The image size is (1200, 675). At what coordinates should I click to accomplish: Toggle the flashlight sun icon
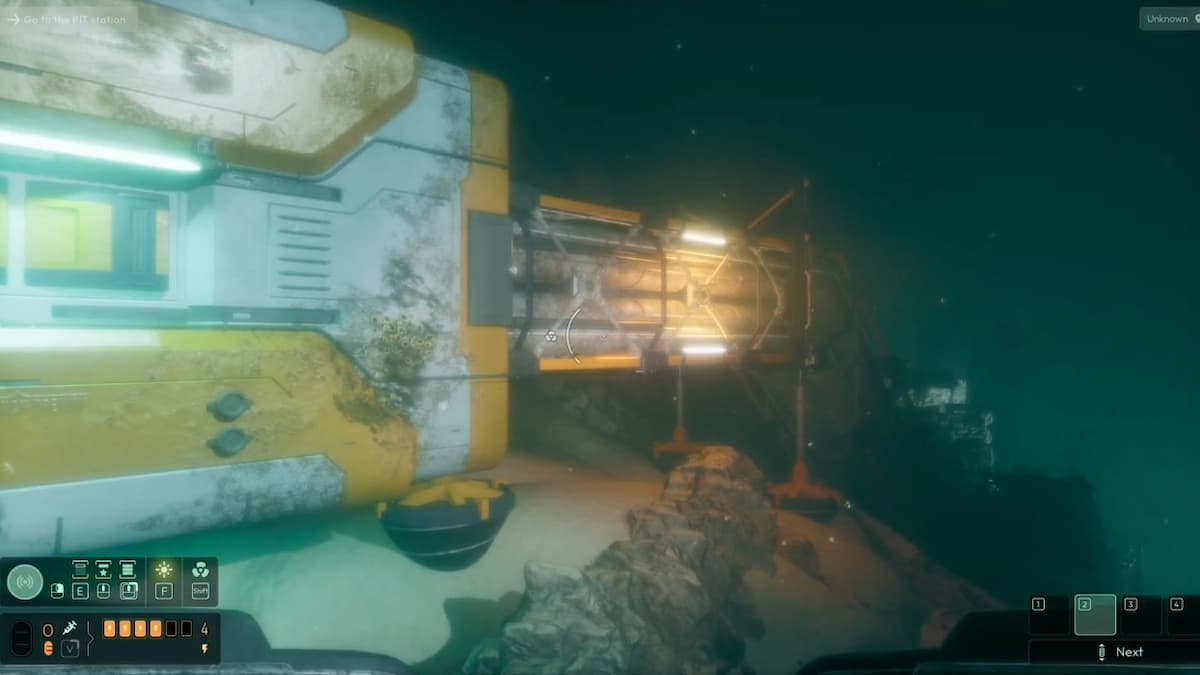164,570
